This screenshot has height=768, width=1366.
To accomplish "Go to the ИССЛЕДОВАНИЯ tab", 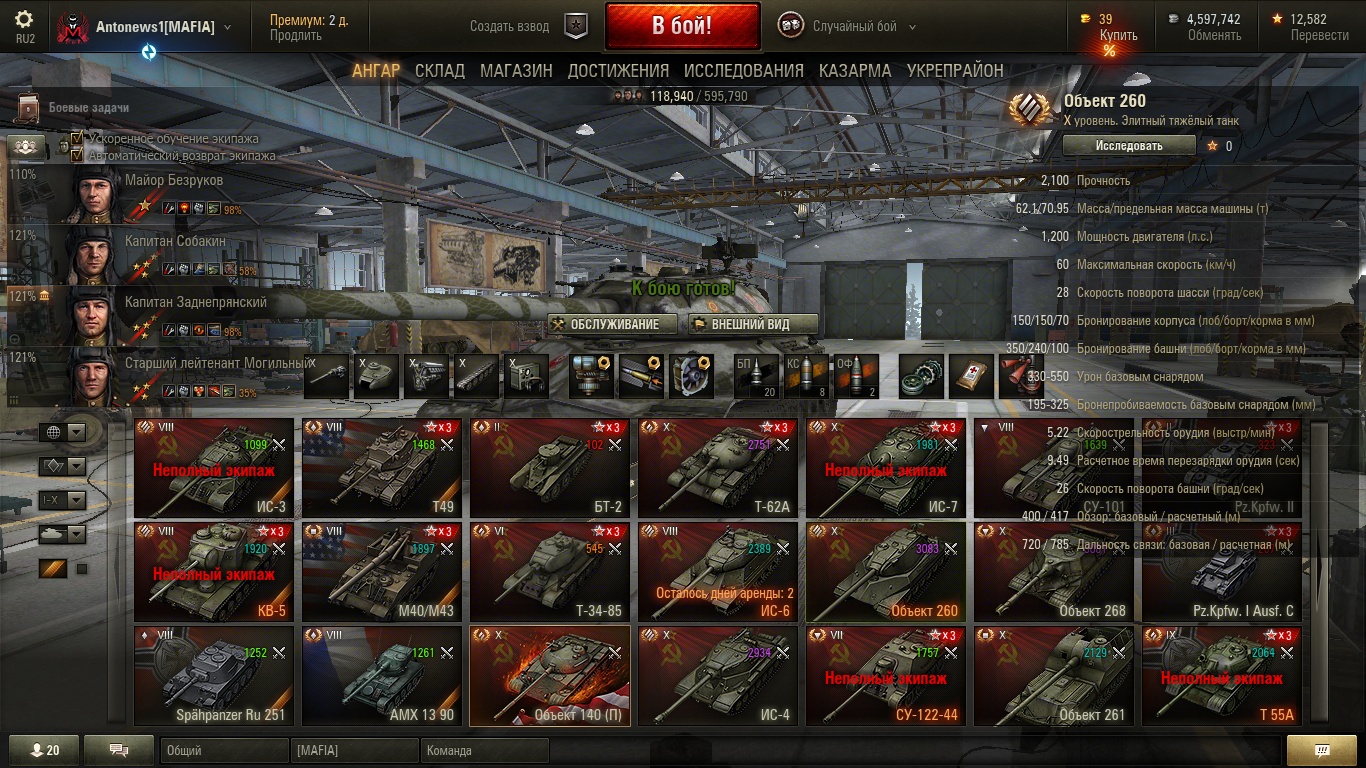I will pos(743,70).
